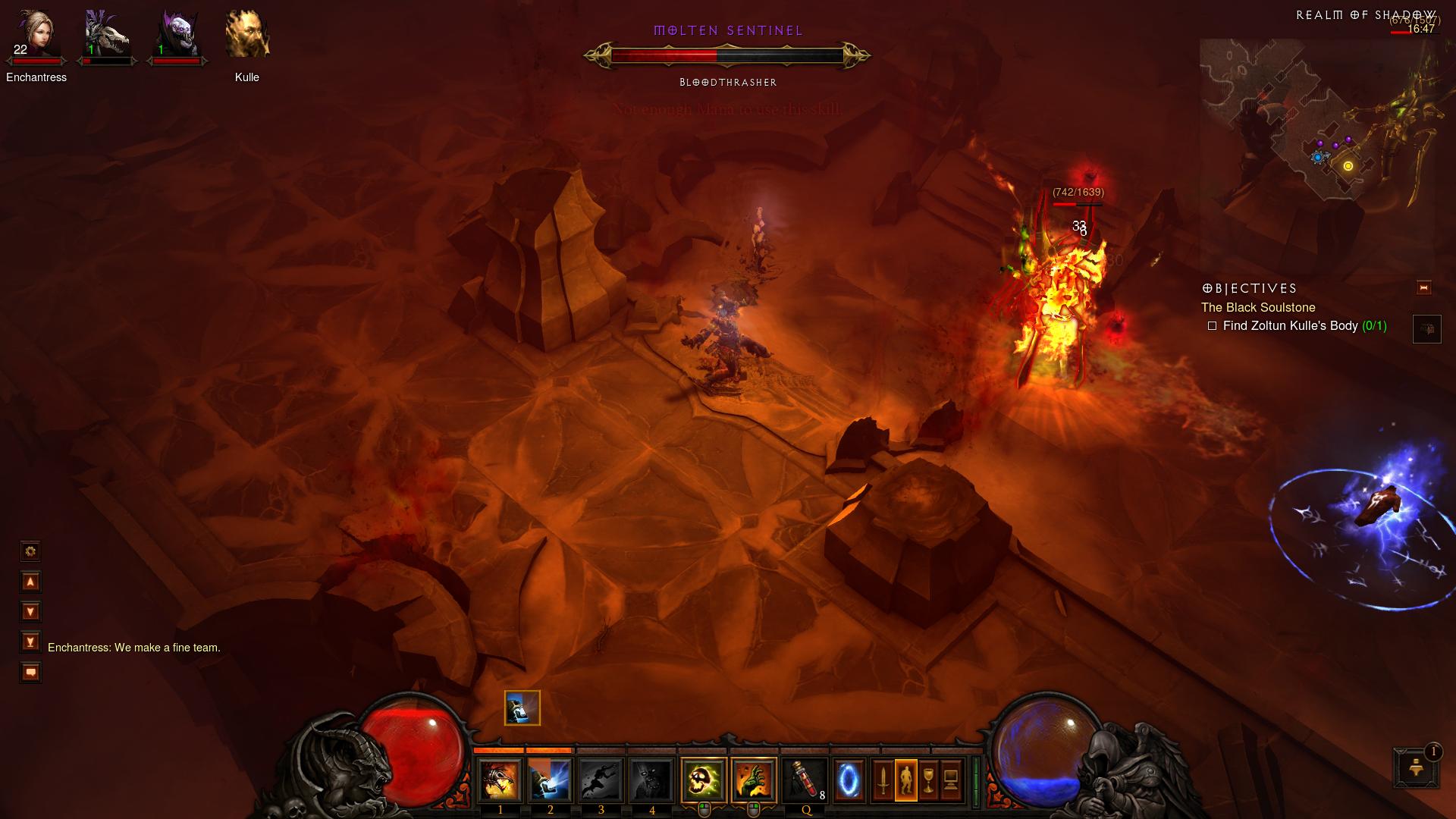Trigger the greyed-out zombie face skill
Viewport: 1456px width, 819px height.
tap(651, 780)
